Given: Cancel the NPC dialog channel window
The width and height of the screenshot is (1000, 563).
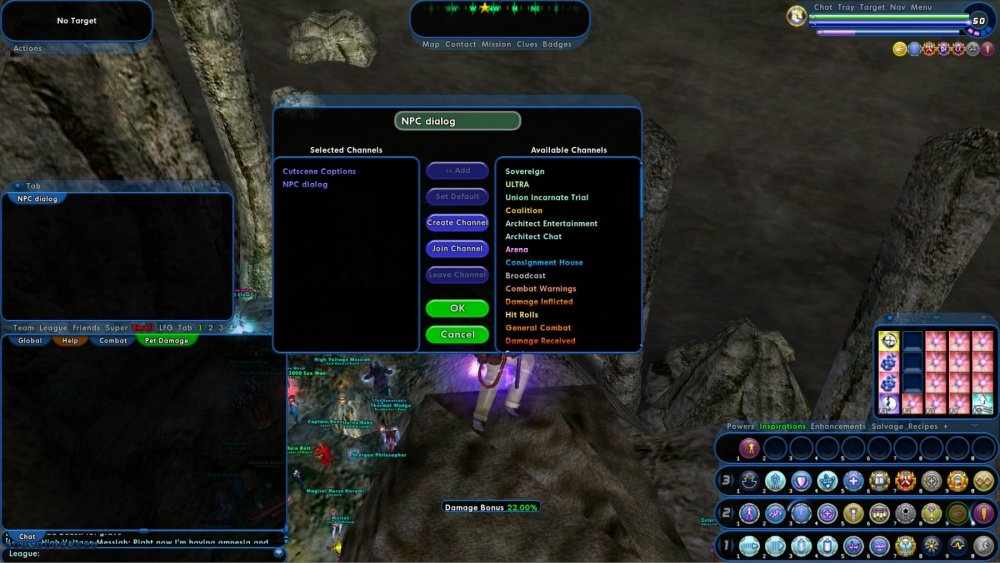Looking at the screenshot, I should (457, 335).
